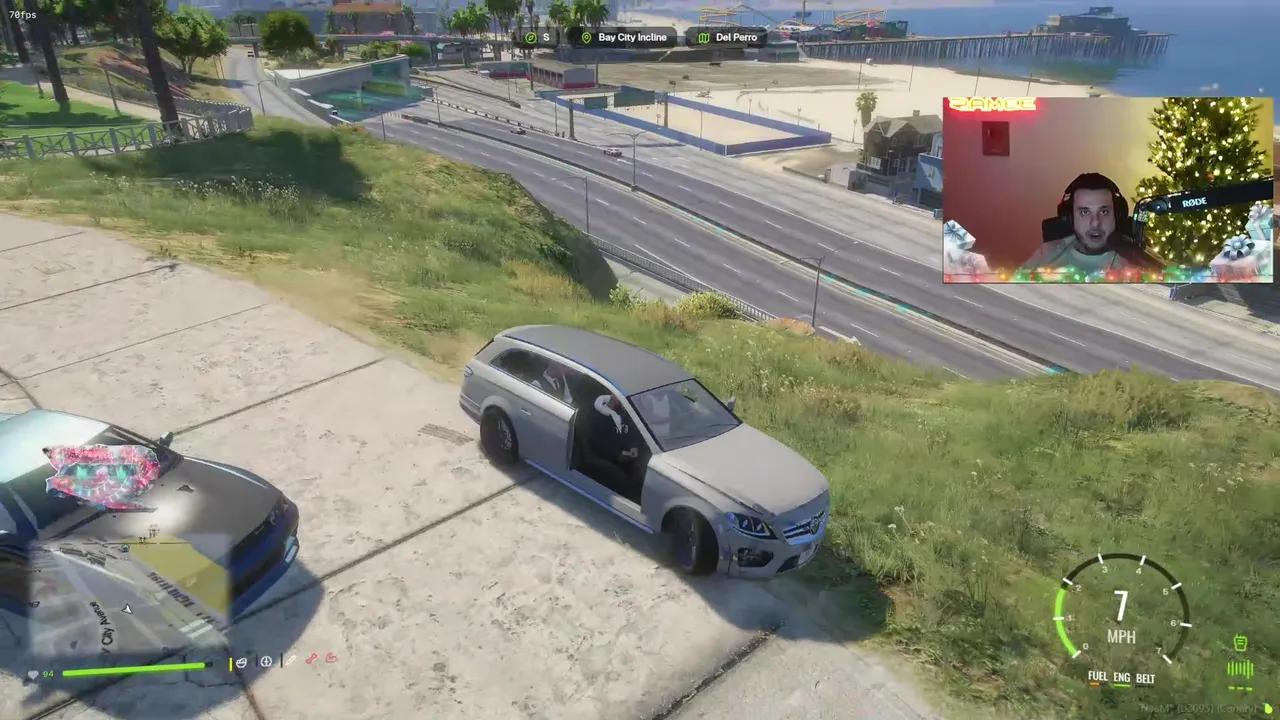Click the food/hunger status icon in the HUD
1280x720 pixels.
tap(241, 661)
